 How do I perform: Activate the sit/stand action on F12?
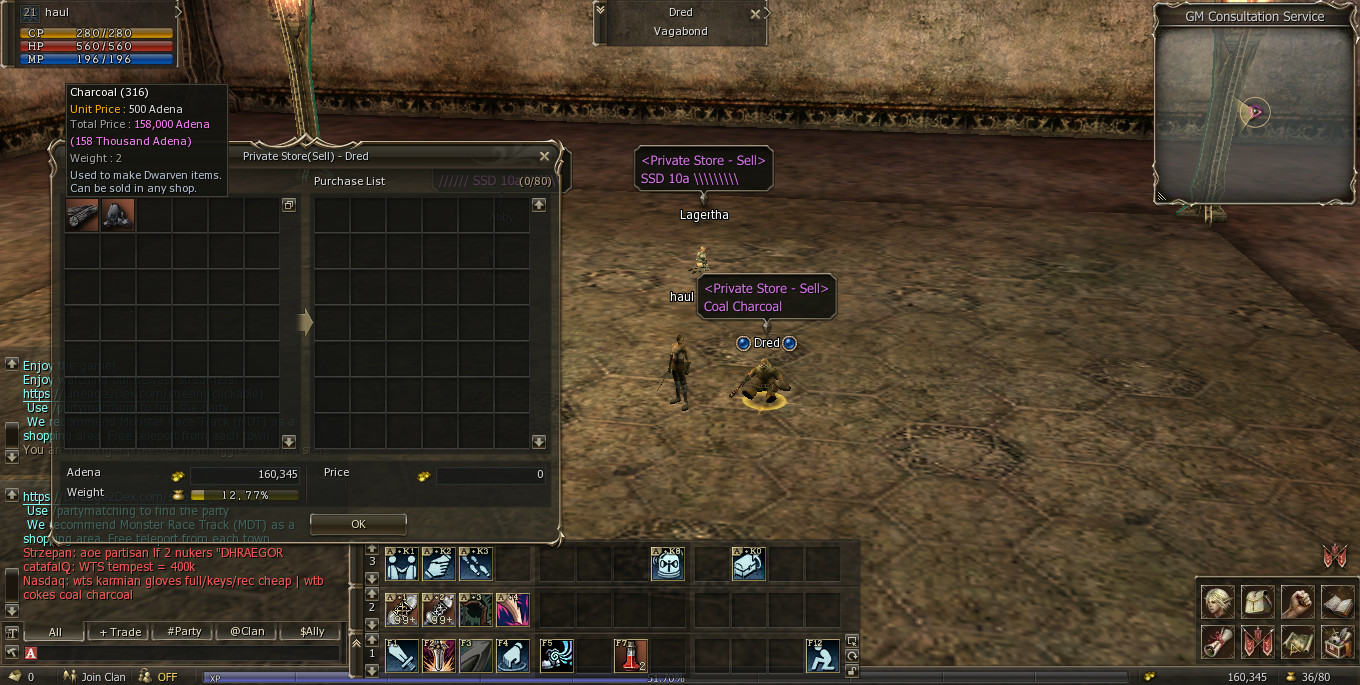click(822, 655)
